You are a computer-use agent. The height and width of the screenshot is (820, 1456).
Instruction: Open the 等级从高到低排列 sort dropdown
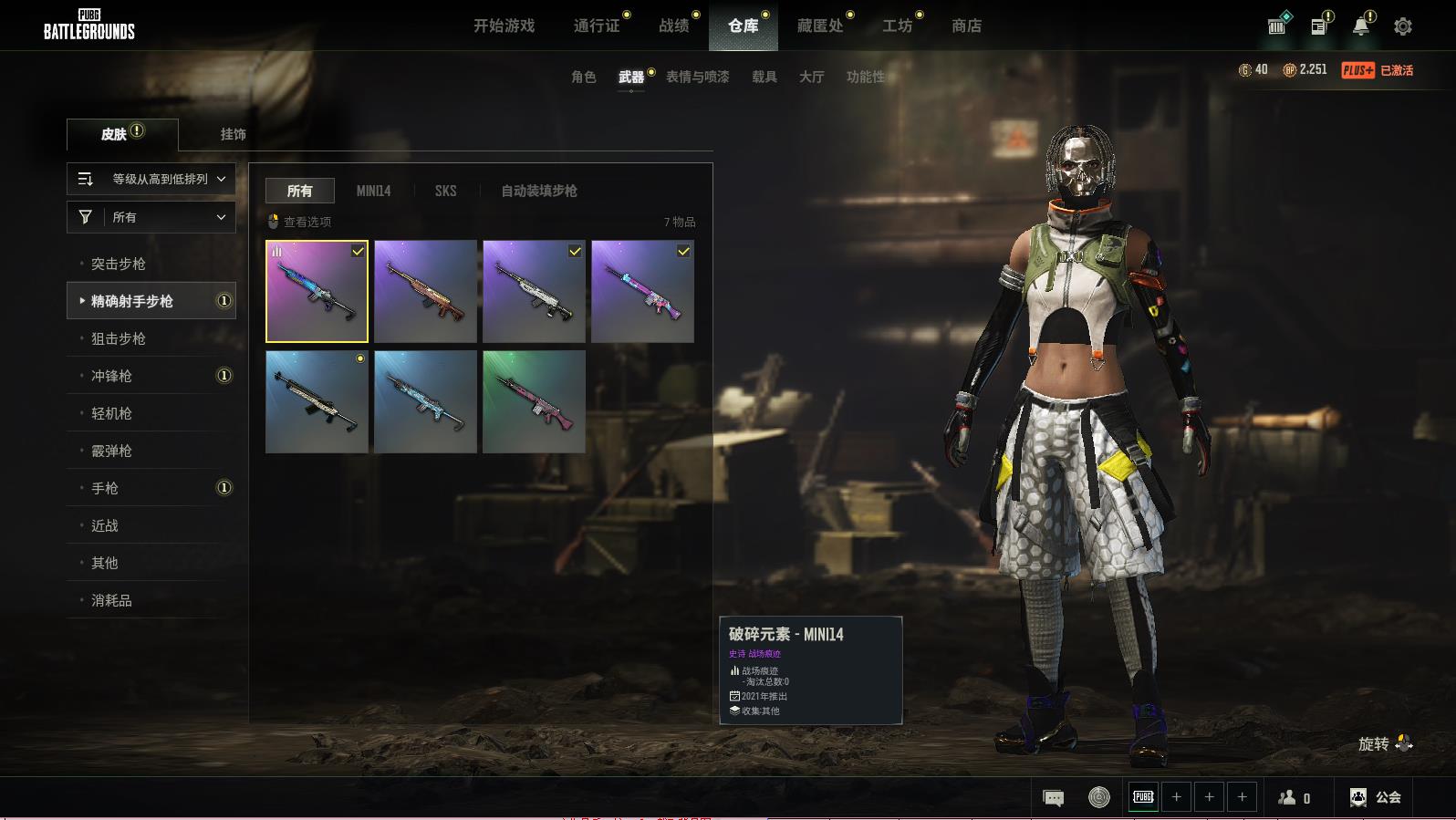(151, 179)
